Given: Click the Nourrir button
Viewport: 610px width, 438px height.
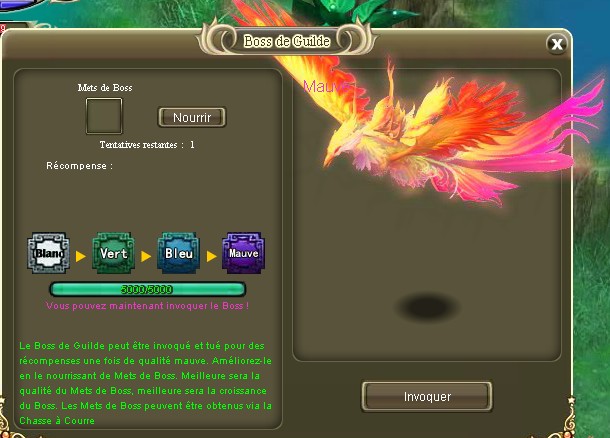Looking at the screenshot, I should tap(192, 117).
